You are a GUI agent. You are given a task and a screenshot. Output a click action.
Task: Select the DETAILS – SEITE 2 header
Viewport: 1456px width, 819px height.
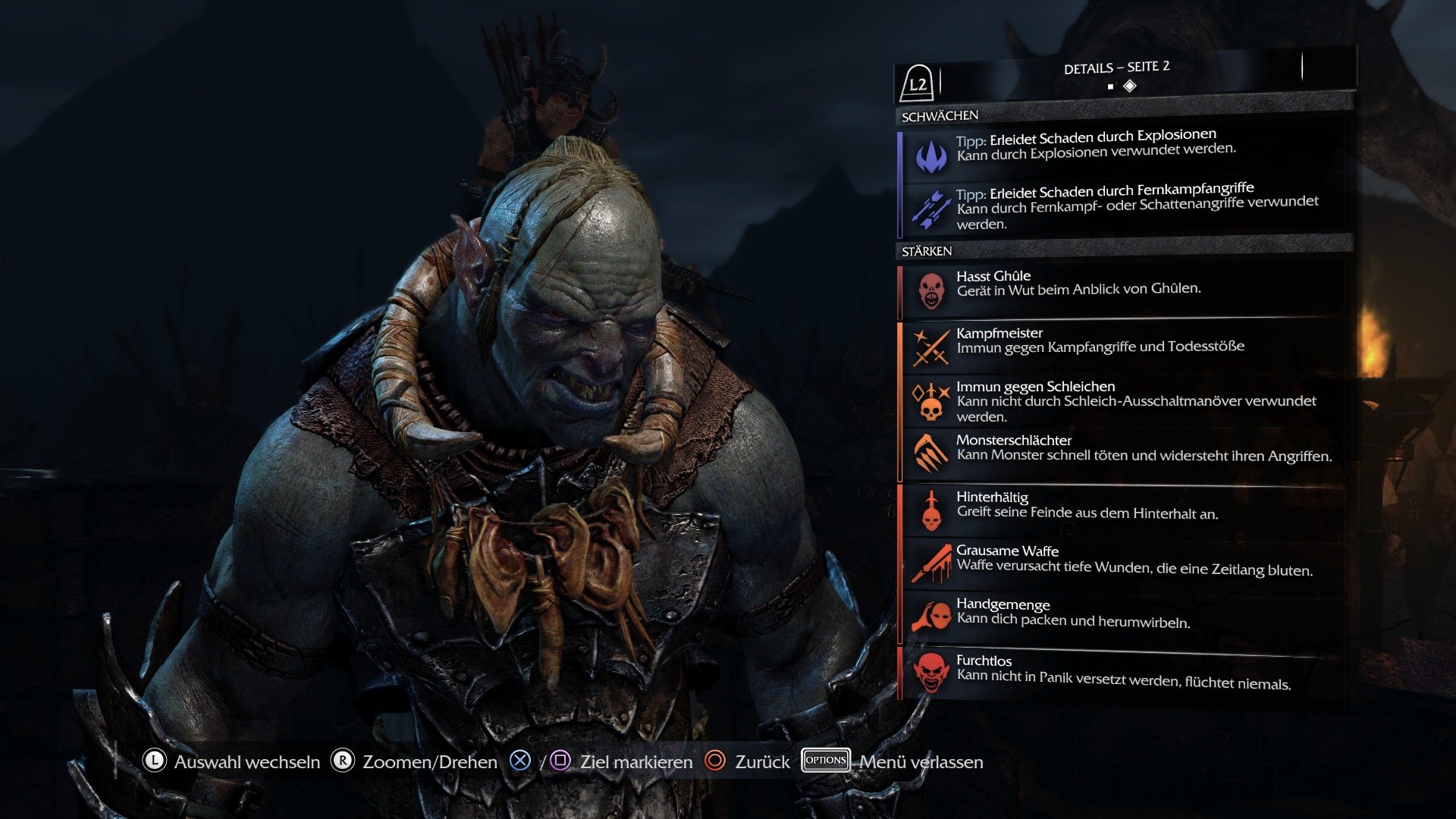[1117, 67]
